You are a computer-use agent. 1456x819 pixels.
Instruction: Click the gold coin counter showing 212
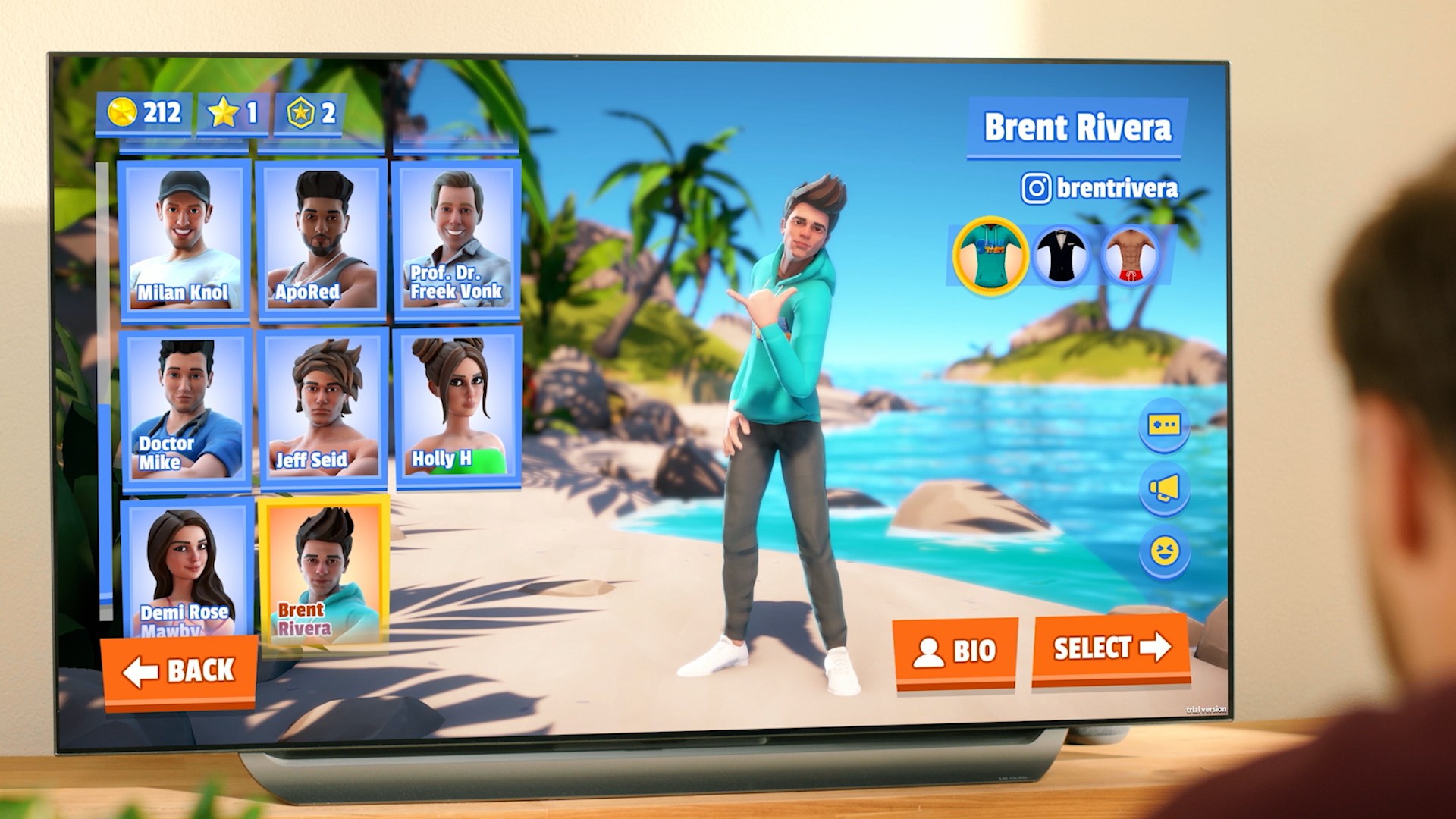click(148, 112)
